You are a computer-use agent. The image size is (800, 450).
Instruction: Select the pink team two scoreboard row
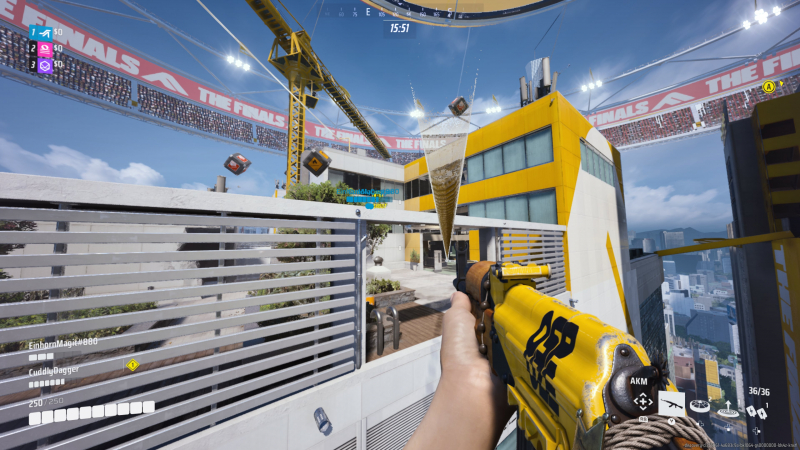click(44, 48)
